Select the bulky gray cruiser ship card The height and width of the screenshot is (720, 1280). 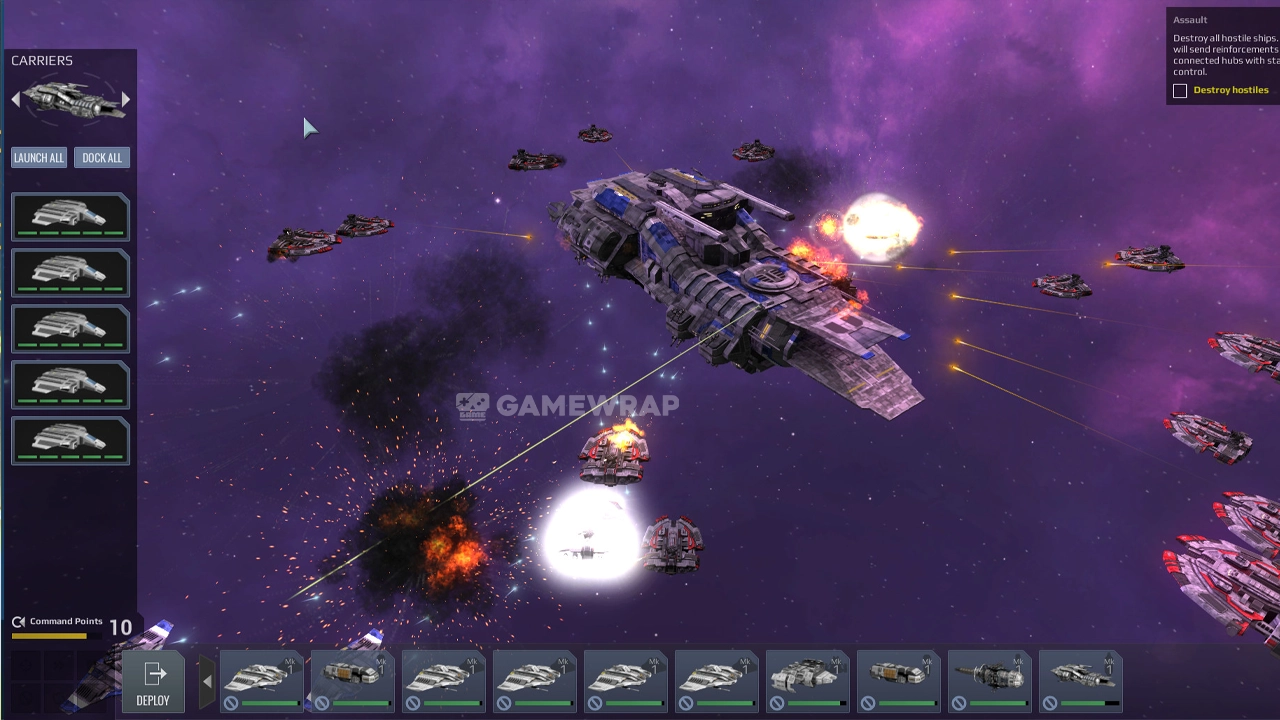807,680
